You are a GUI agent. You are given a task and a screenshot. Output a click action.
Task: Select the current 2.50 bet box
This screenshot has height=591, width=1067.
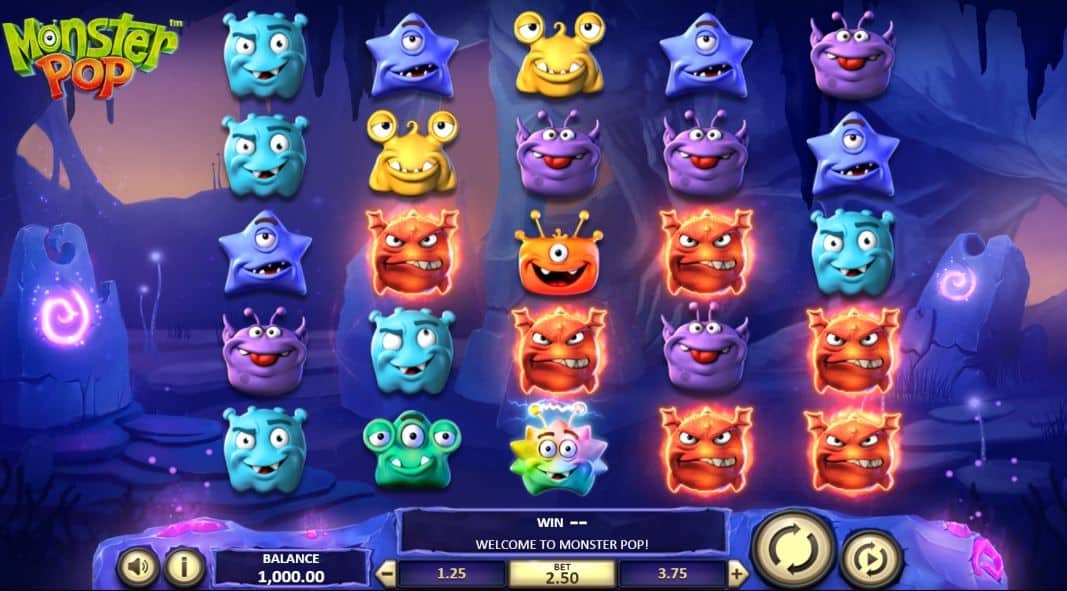point(562,573)
